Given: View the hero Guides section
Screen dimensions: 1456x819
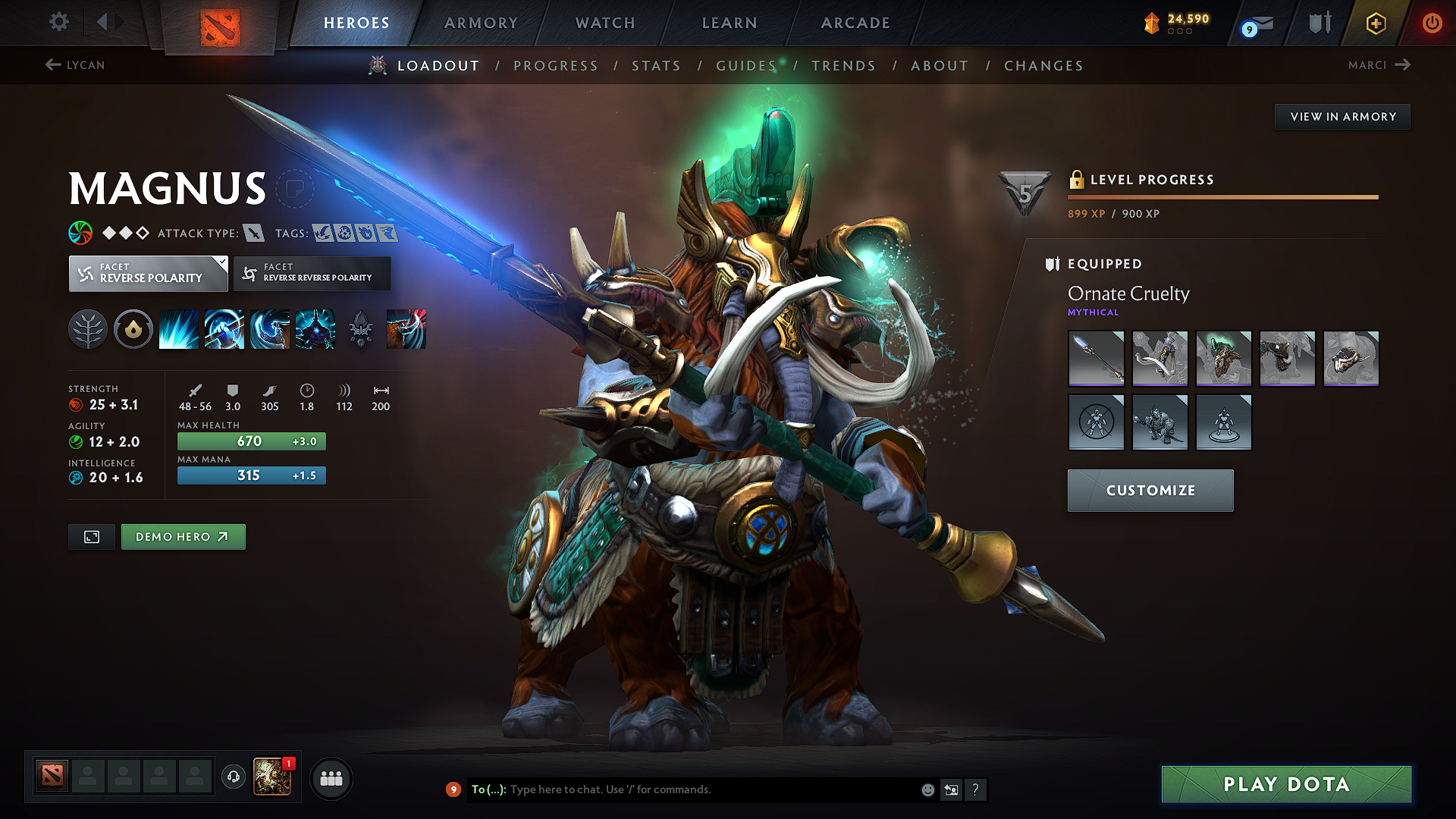Looking at the screenshot, I should (746, 66).
